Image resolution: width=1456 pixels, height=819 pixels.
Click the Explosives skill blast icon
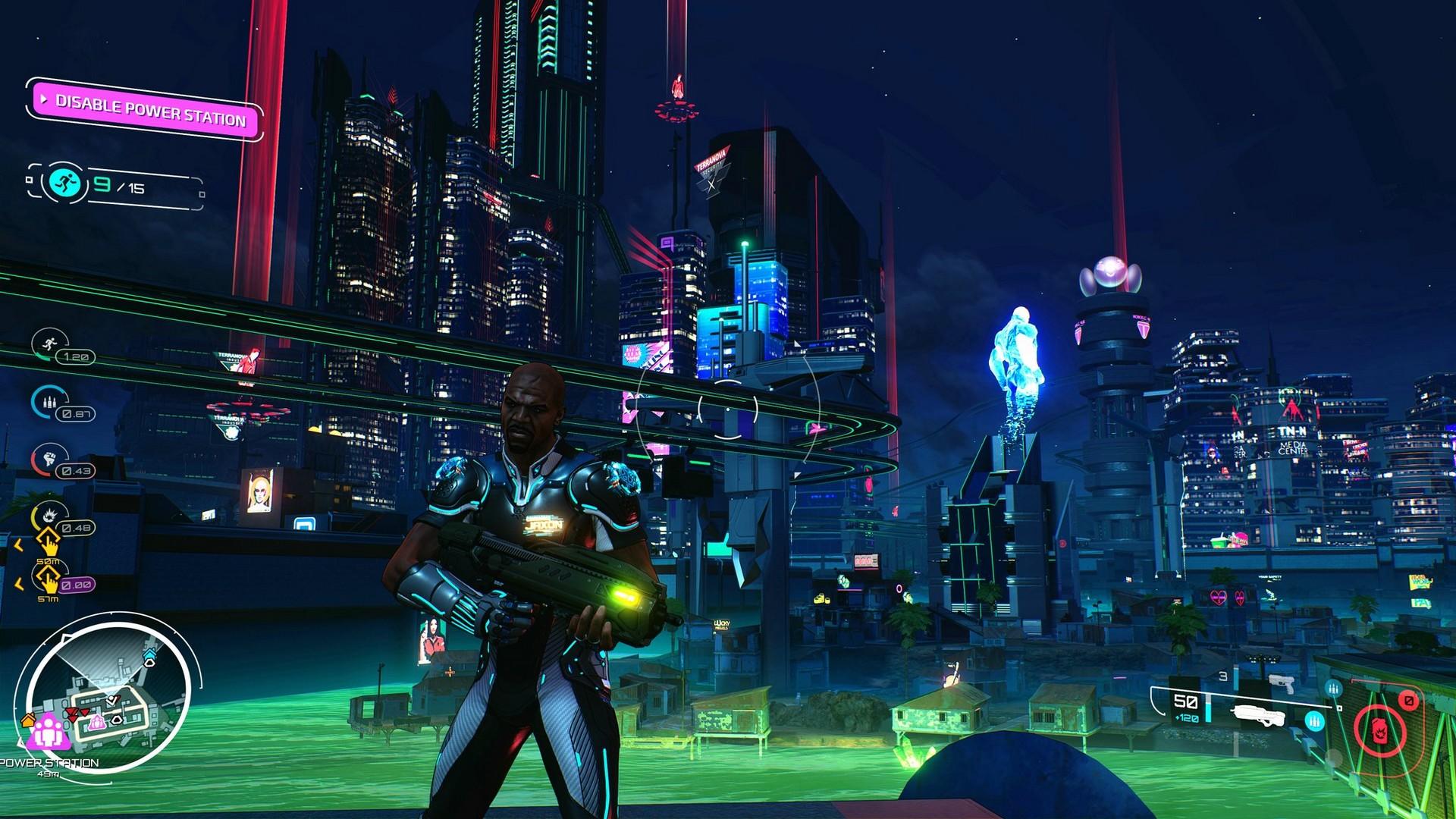click(x=51, y=515)
